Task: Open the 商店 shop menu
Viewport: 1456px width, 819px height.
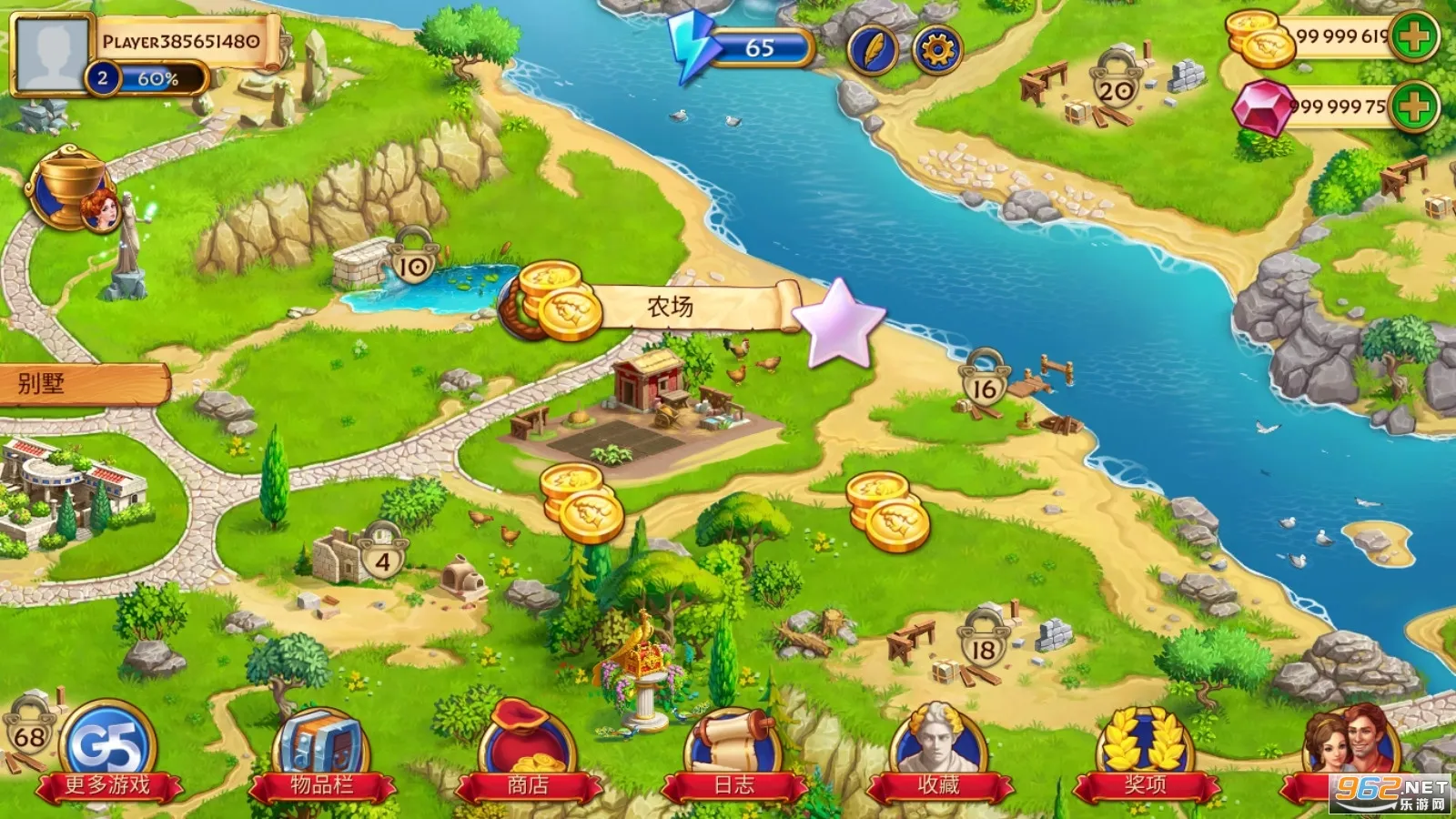Action: pyautogui.click(x=528, y=753)
